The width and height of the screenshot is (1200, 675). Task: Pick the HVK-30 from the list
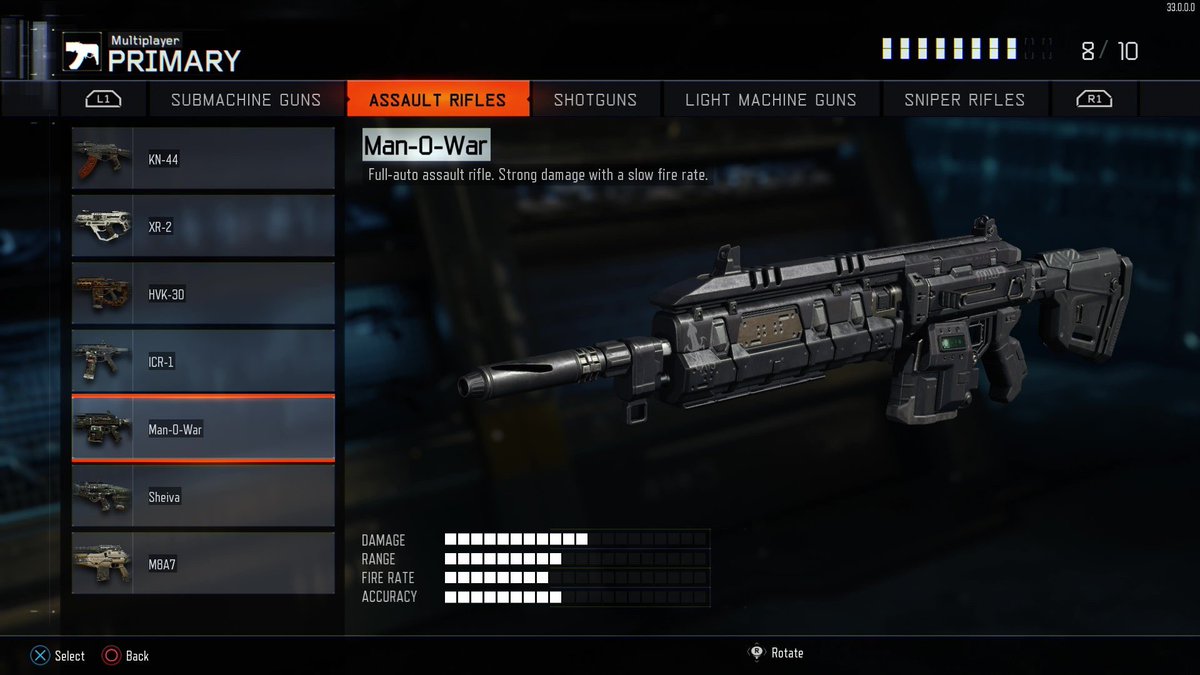[x=203, y=294]
